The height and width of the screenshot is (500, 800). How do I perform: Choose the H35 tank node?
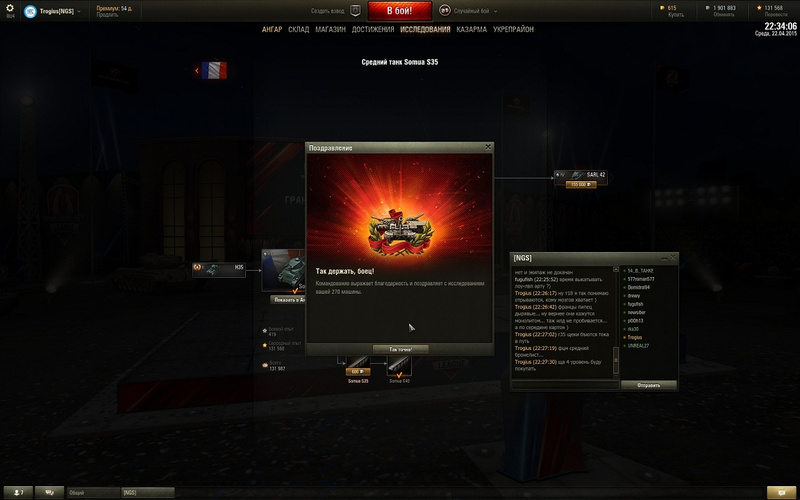coord(220,267)
